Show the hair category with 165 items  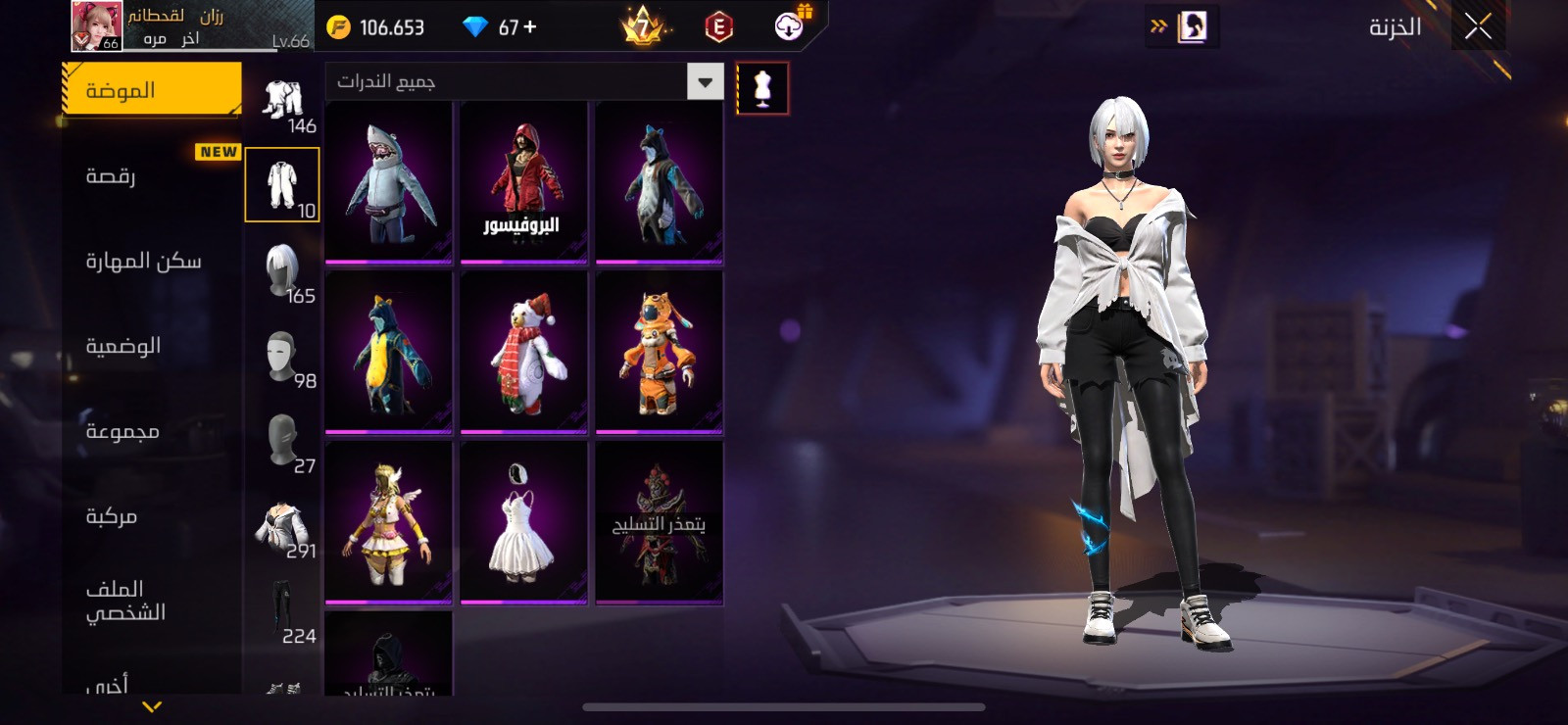(283, 272)
